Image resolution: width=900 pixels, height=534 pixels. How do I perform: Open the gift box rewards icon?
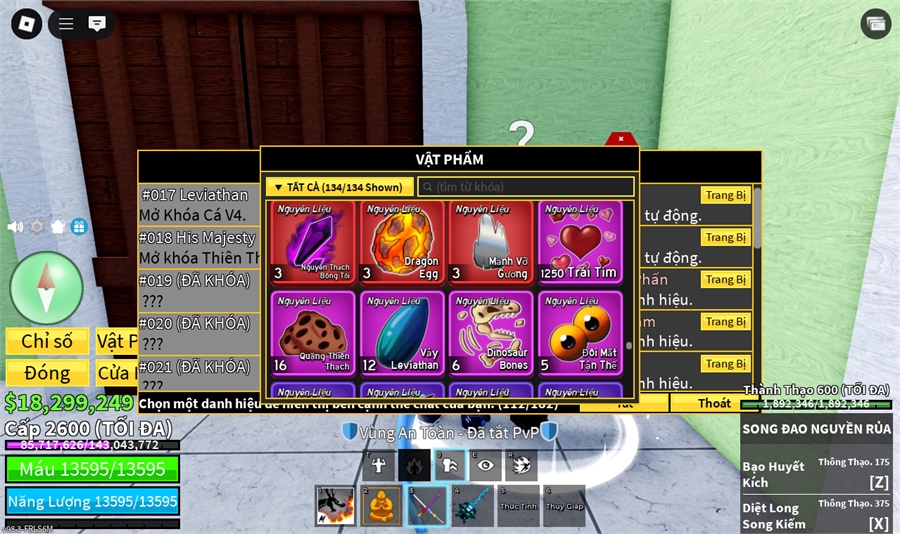pyautogui.click(x=79, y=227)
